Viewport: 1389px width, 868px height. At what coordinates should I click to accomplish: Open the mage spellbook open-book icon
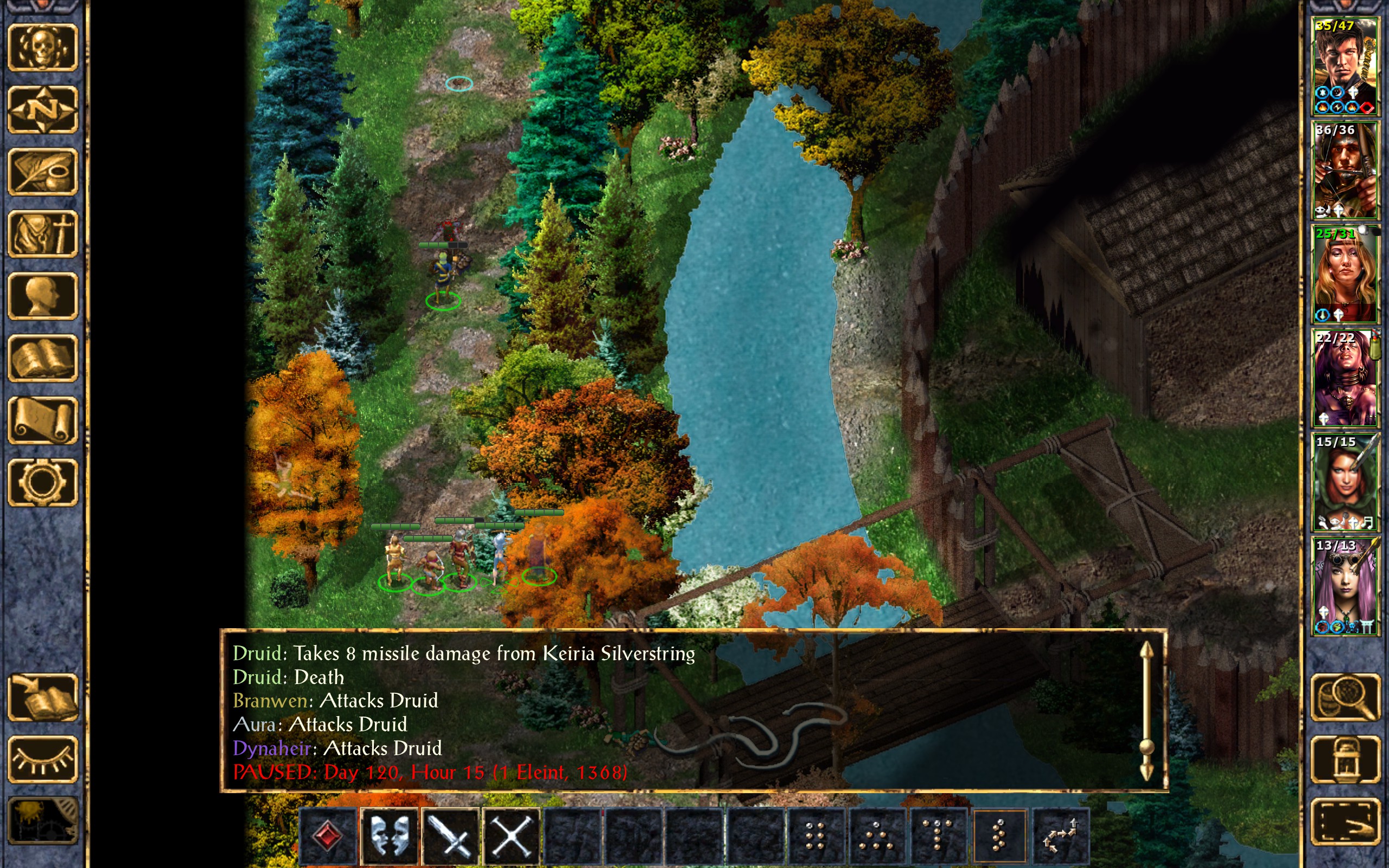pos(42,358)
